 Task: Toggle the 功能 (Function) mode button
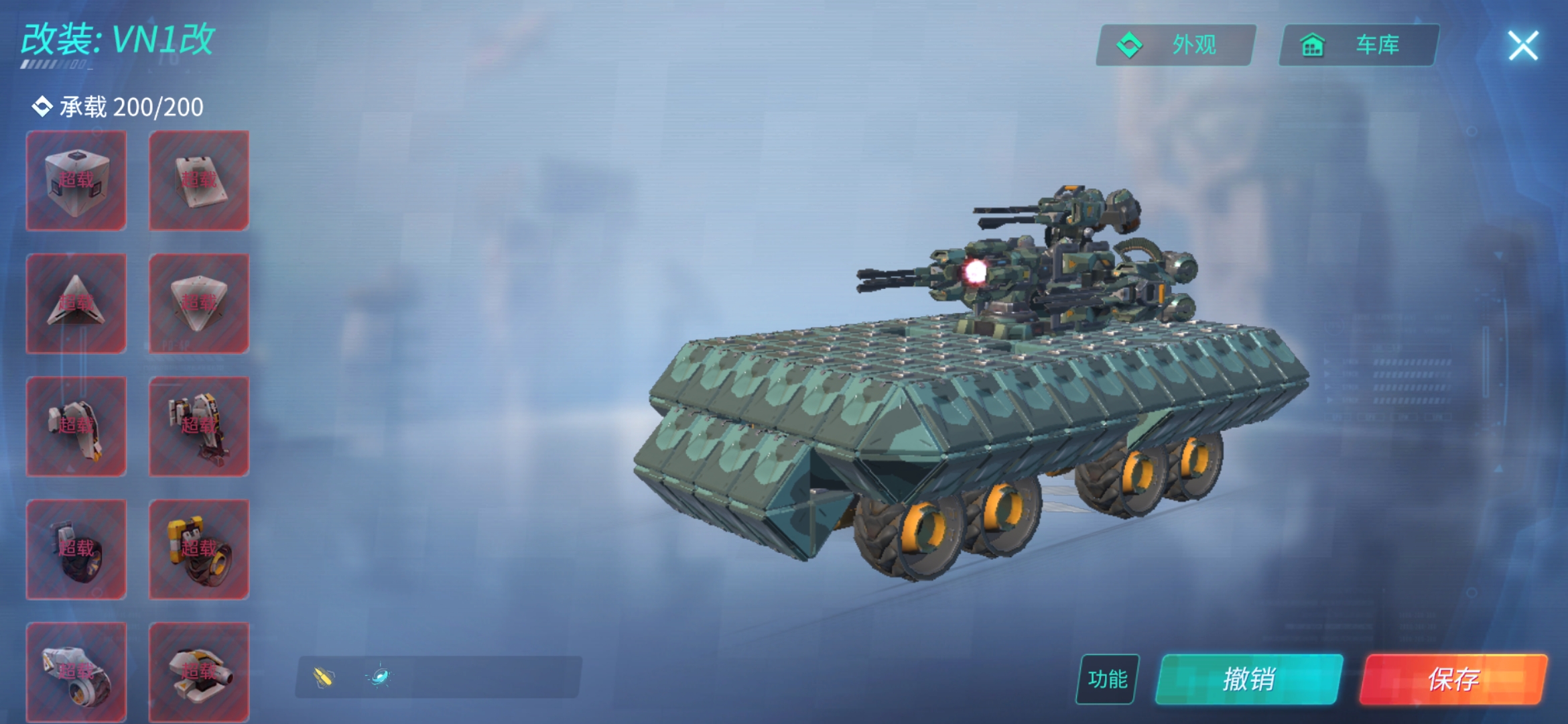[x=1106, y=678]
